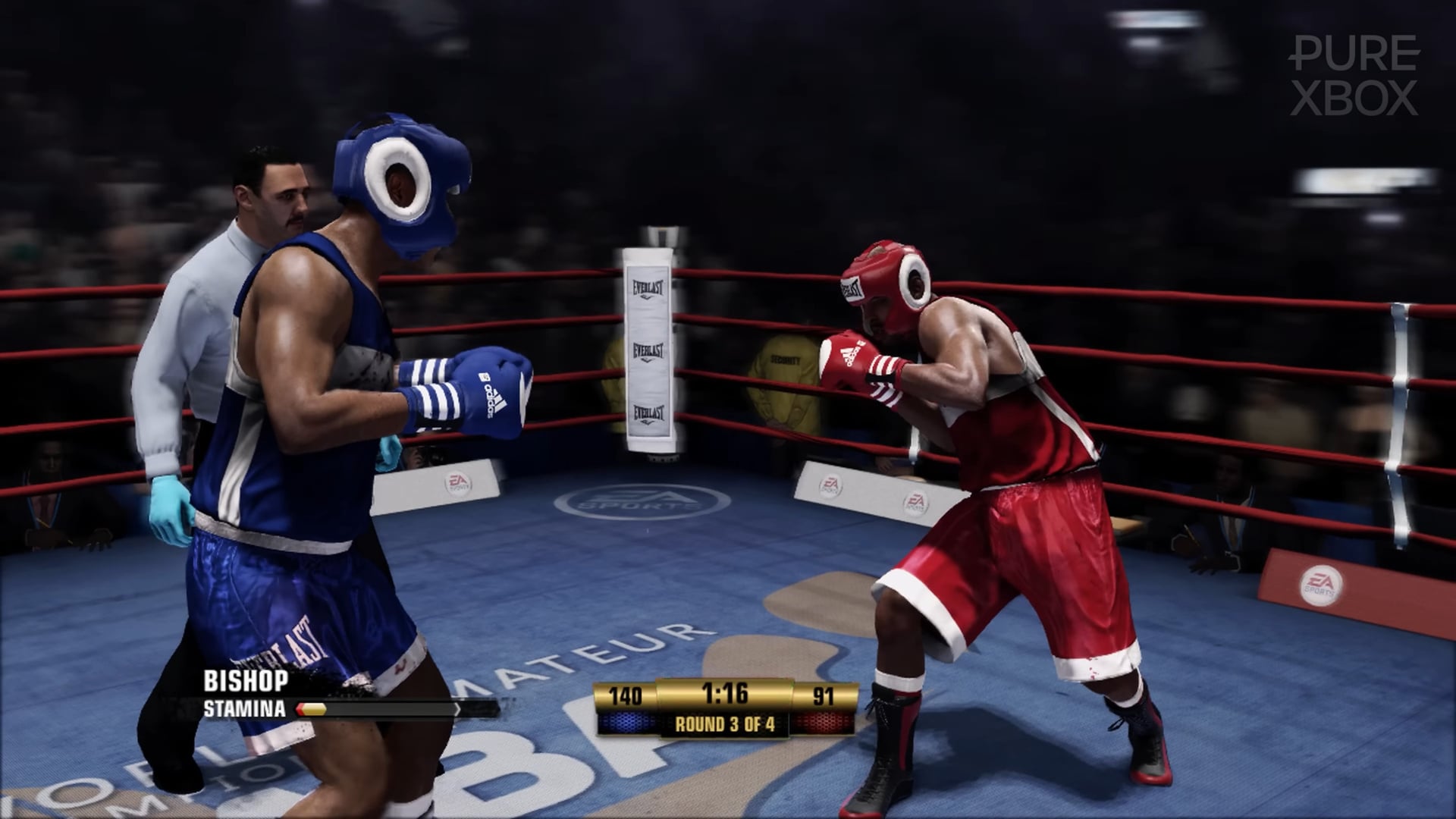Viewport: 1456px width, 819px height.
Task: Click the Everlast logo on the corner pad
Action: (x=647, y=351)
